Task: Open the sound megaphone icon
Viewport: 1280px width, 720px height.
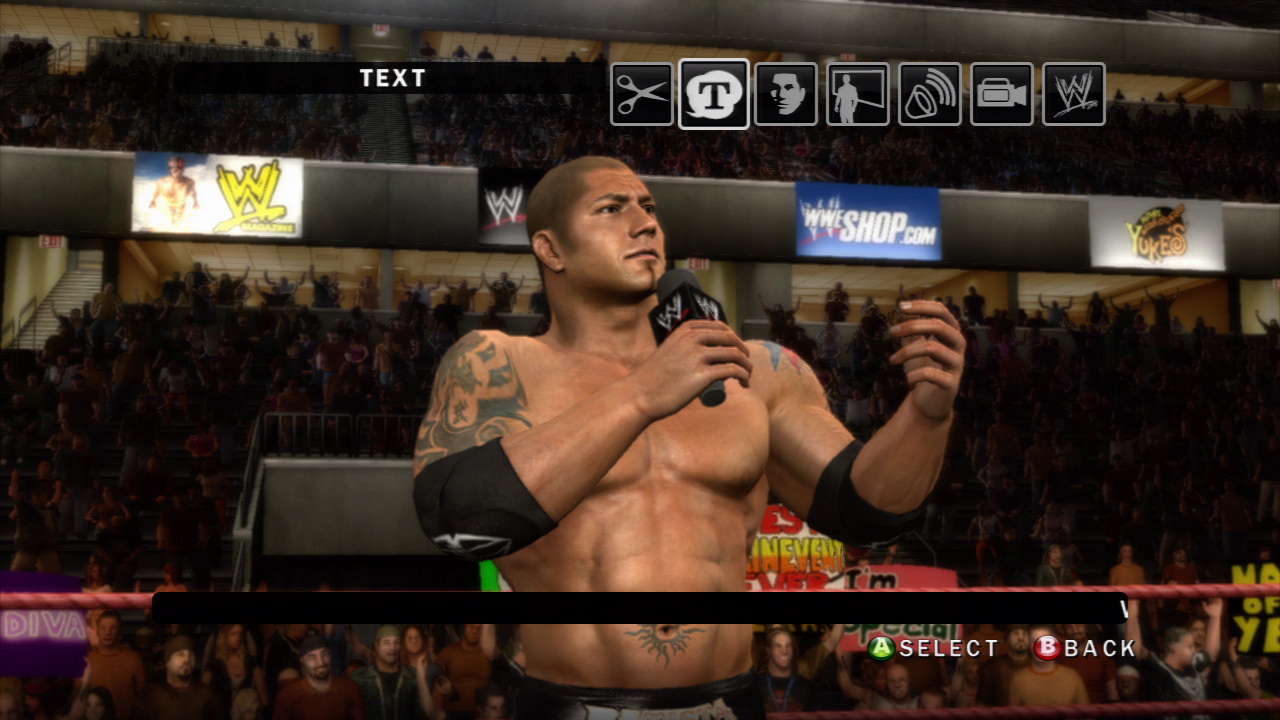Action: pos(930,94)
